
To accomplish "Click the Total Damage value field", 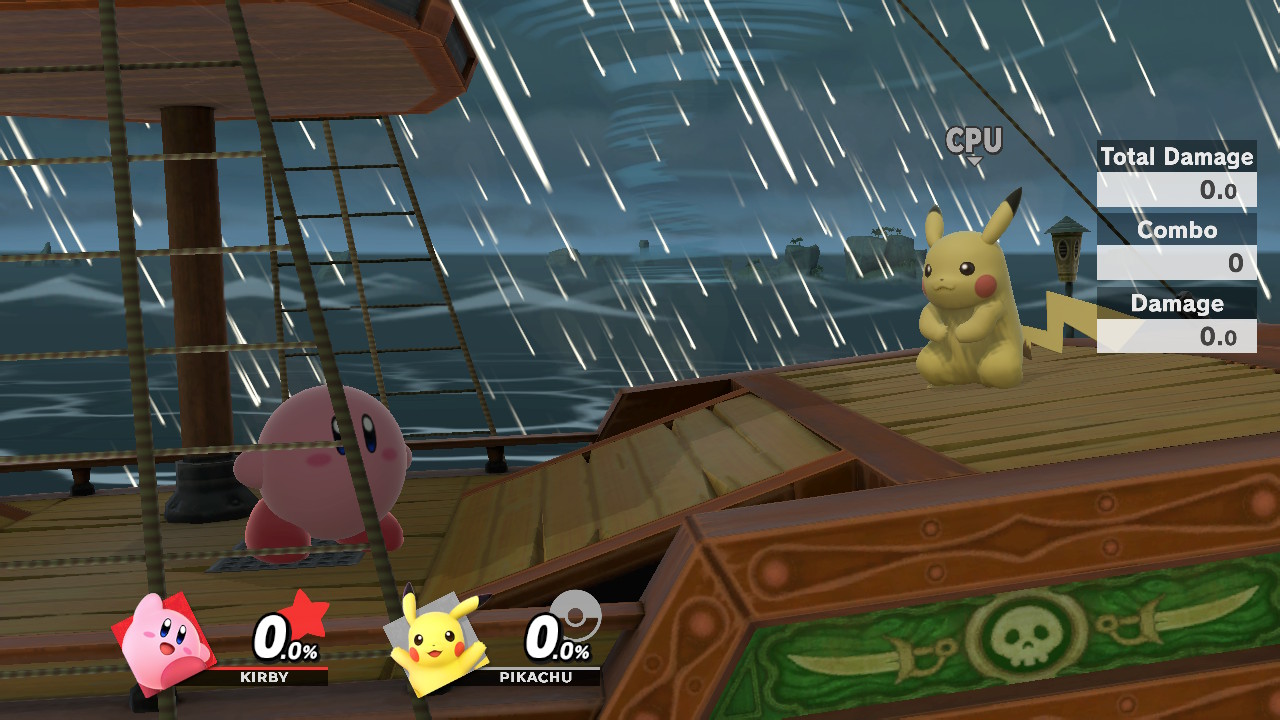I will 1215,187.
